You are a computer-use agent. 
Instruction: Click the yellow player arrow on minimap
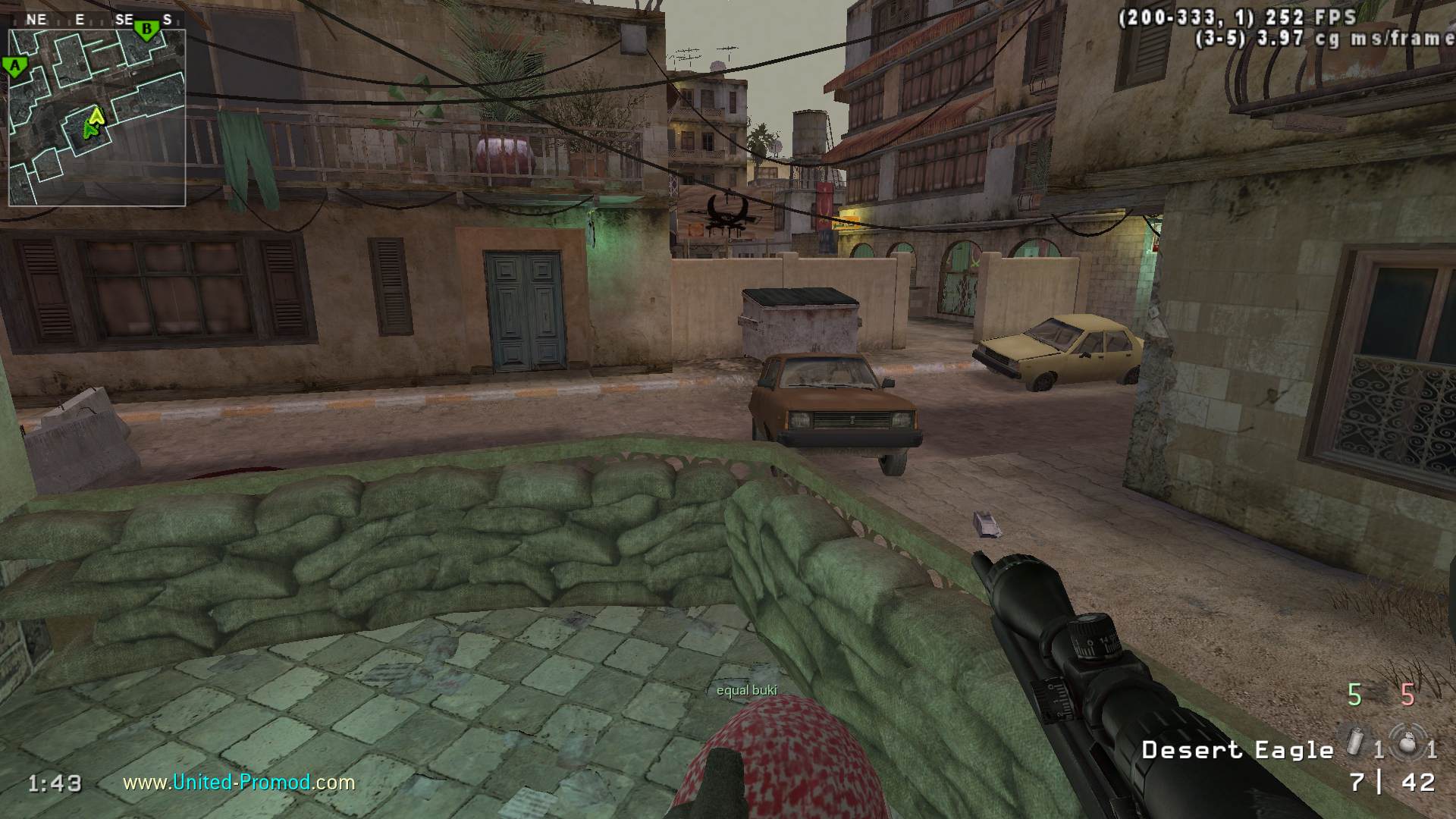coord(96,115)
